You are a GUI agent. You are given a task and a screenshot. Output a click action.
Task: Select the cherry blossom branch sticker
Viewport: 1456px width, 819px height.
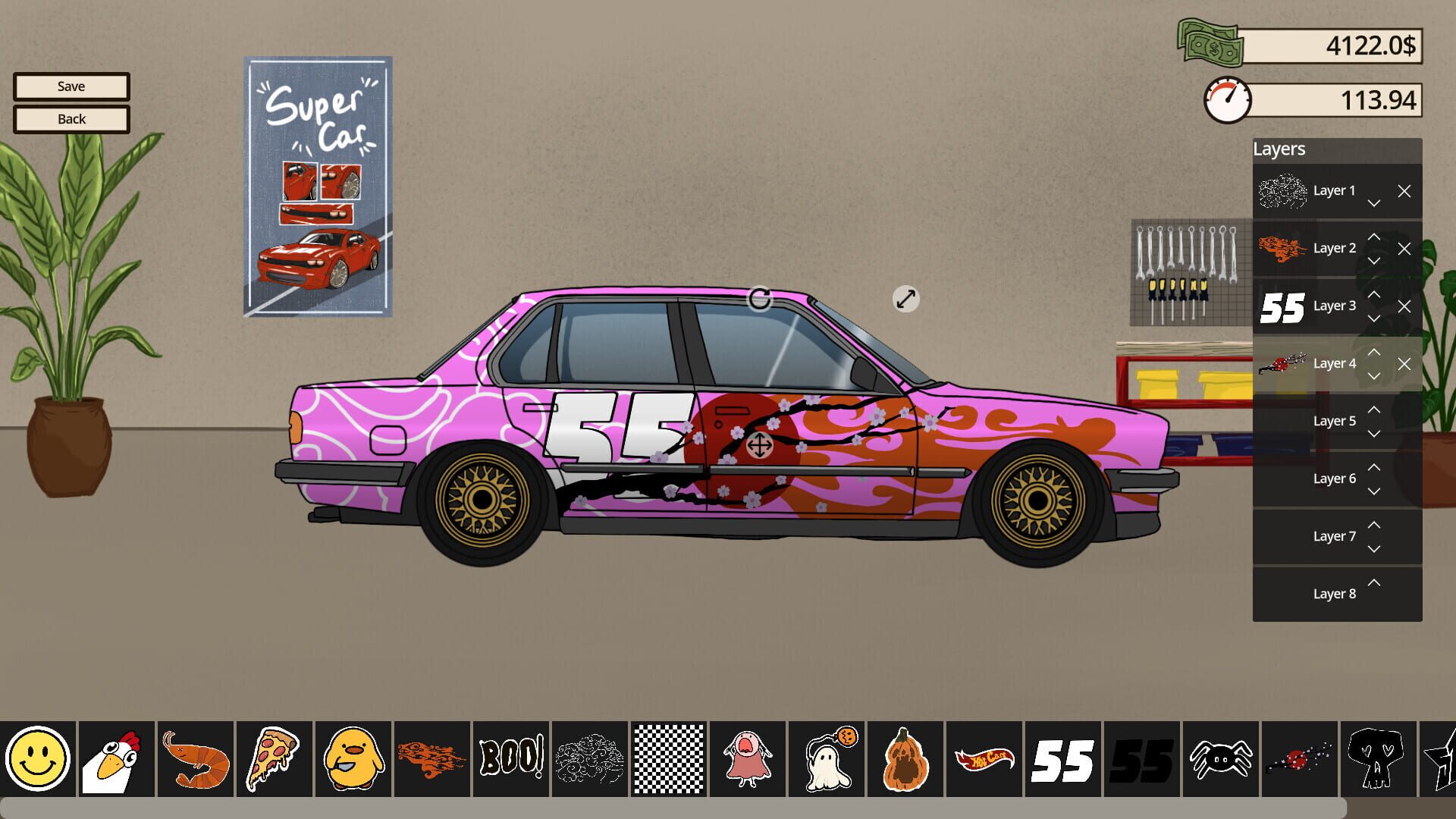pyautogui.click(x=1298, y=758)
